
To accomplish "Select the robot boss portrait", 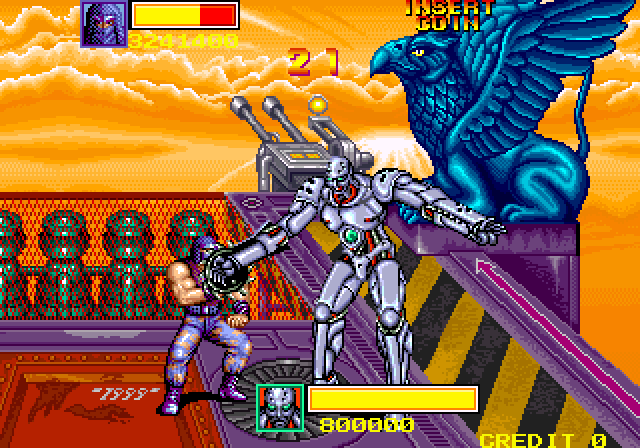I will (x=279, y=407).
